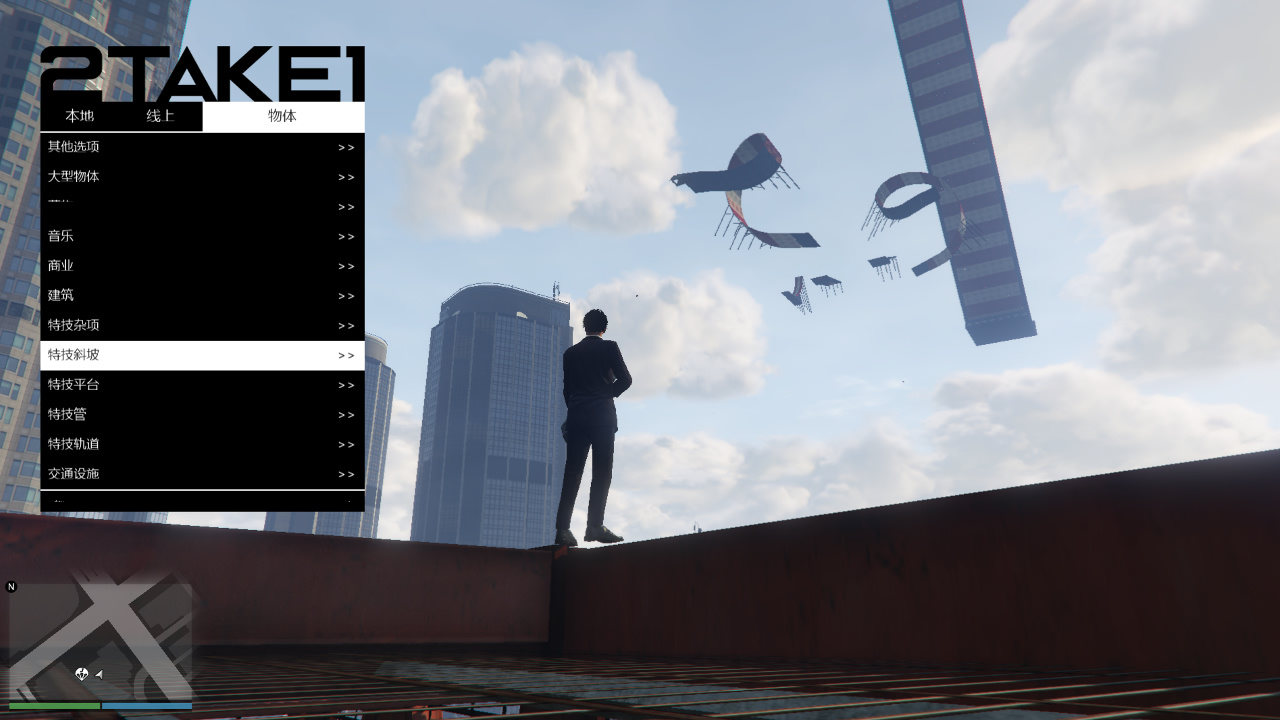Expand 特技斜坡 via its >> chevron
The image size is (1280, 720).
[347, 355]
